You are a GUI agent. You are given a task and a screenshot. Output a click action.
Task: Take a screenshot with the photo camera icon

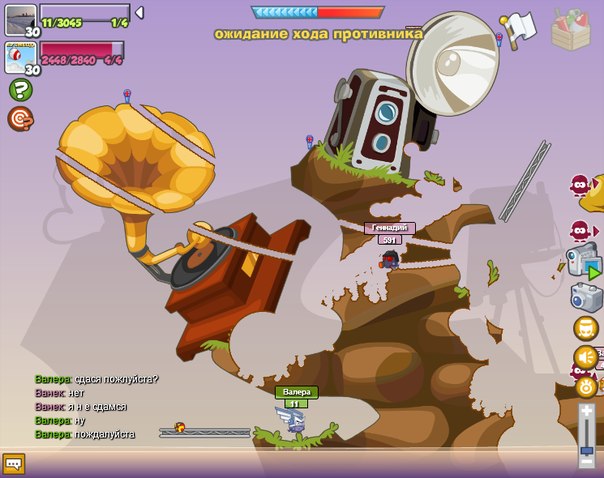(585, 297)
